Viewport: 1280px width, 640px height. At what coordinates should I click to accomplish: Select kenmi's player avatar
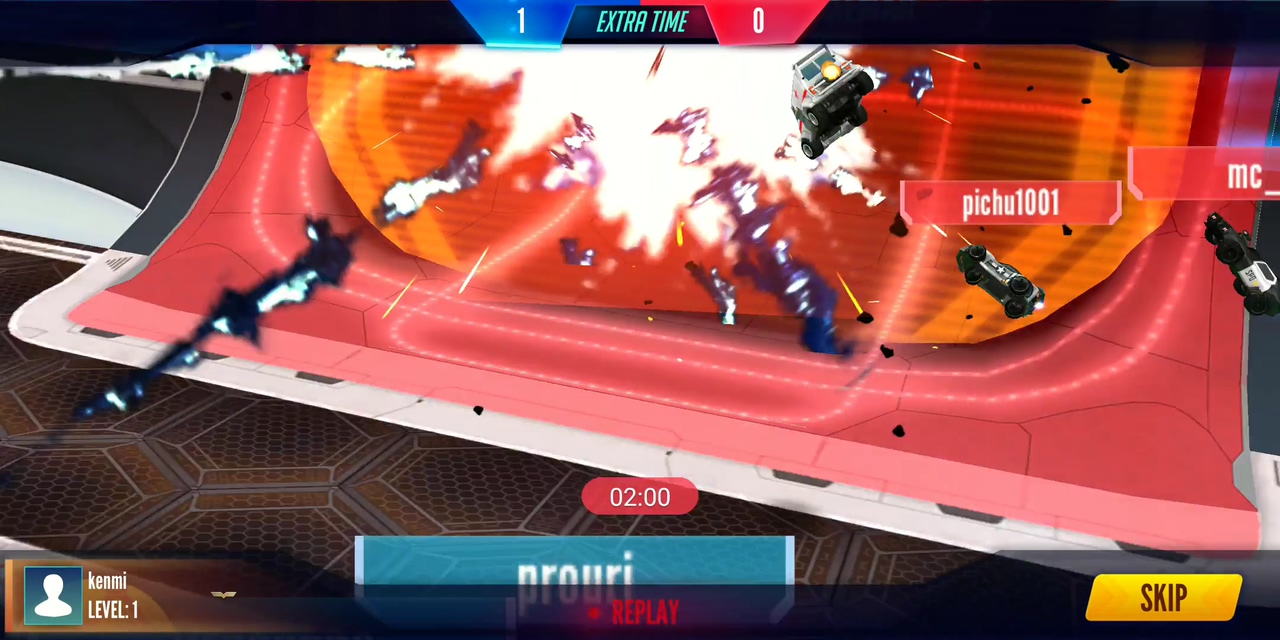53,596
